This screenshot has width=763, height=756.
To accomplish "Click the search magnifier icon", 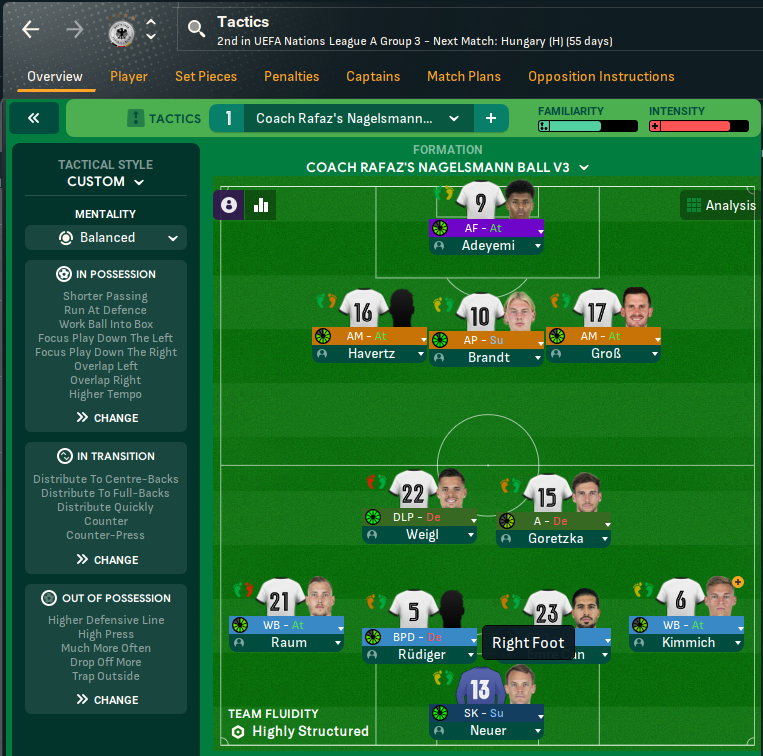I will coord(197,29).
